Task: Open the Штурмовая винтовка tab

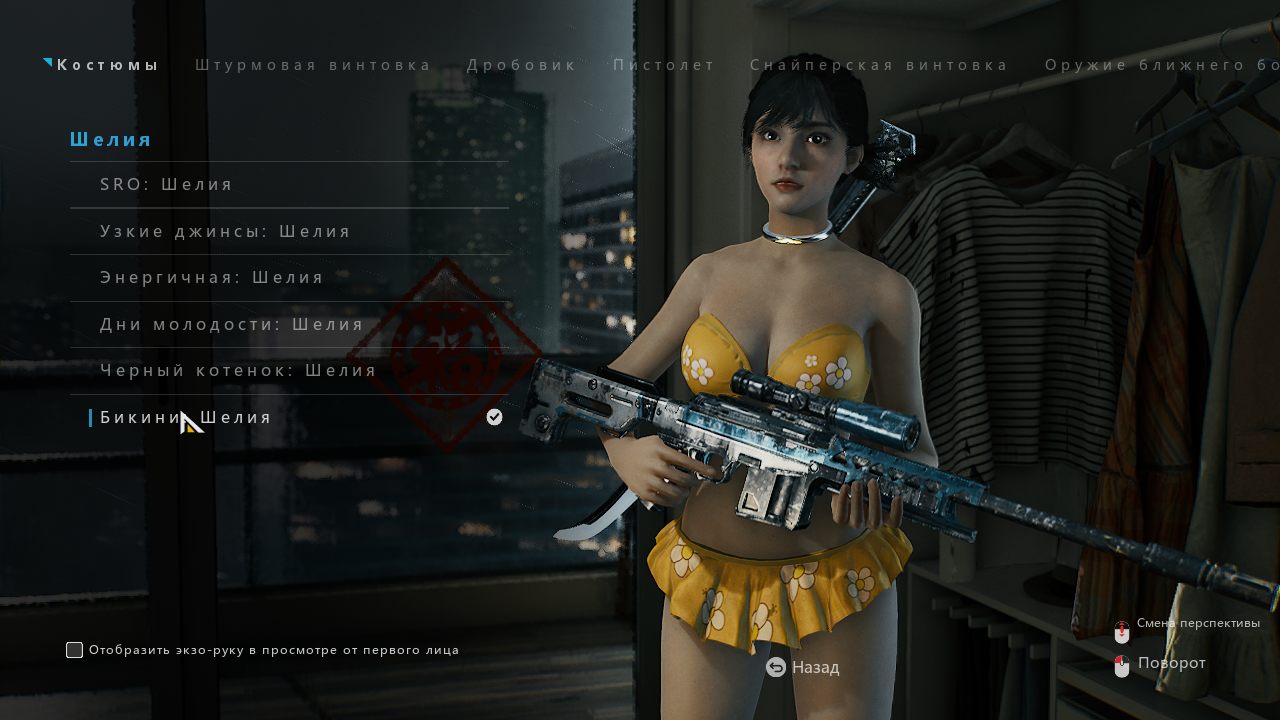Action: click(x=313, y=65)
